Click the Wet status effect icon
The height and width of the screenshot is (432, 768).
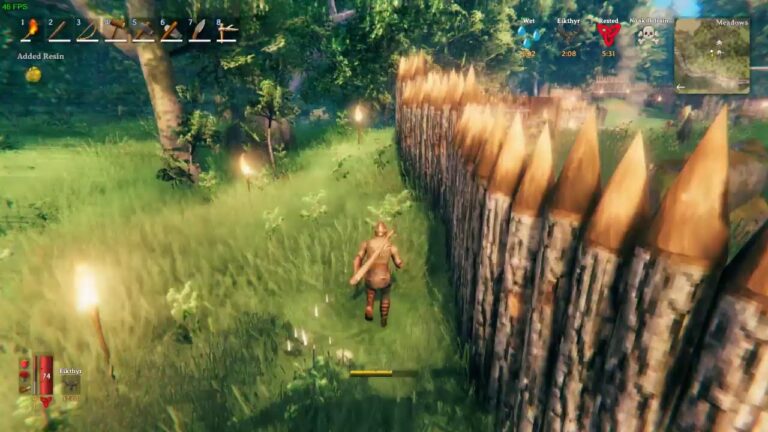526,37
